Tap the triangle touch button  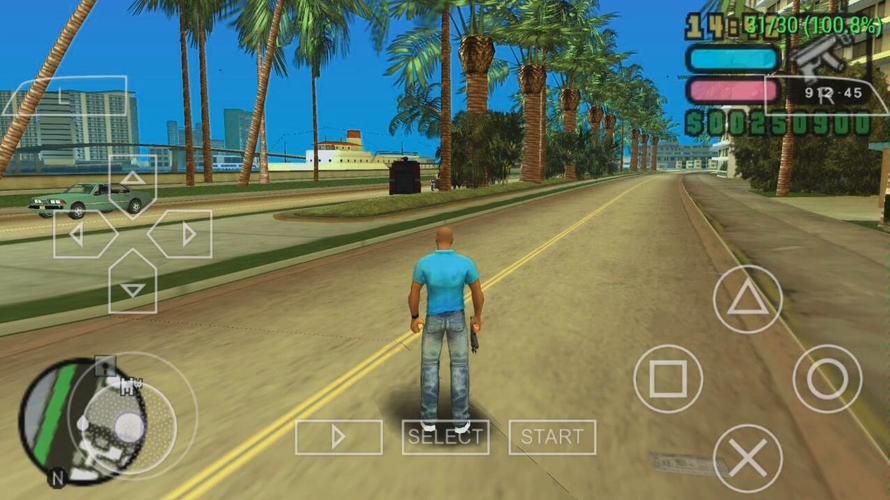point(747,300)
